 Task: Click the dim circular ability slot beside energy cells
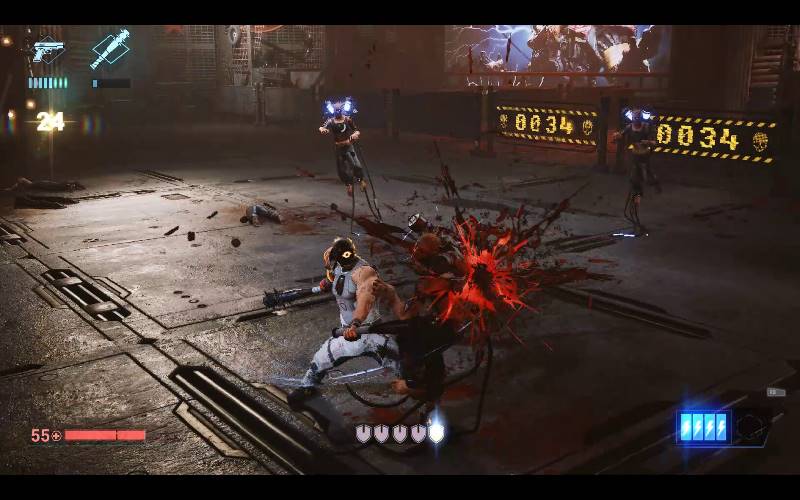753,425
